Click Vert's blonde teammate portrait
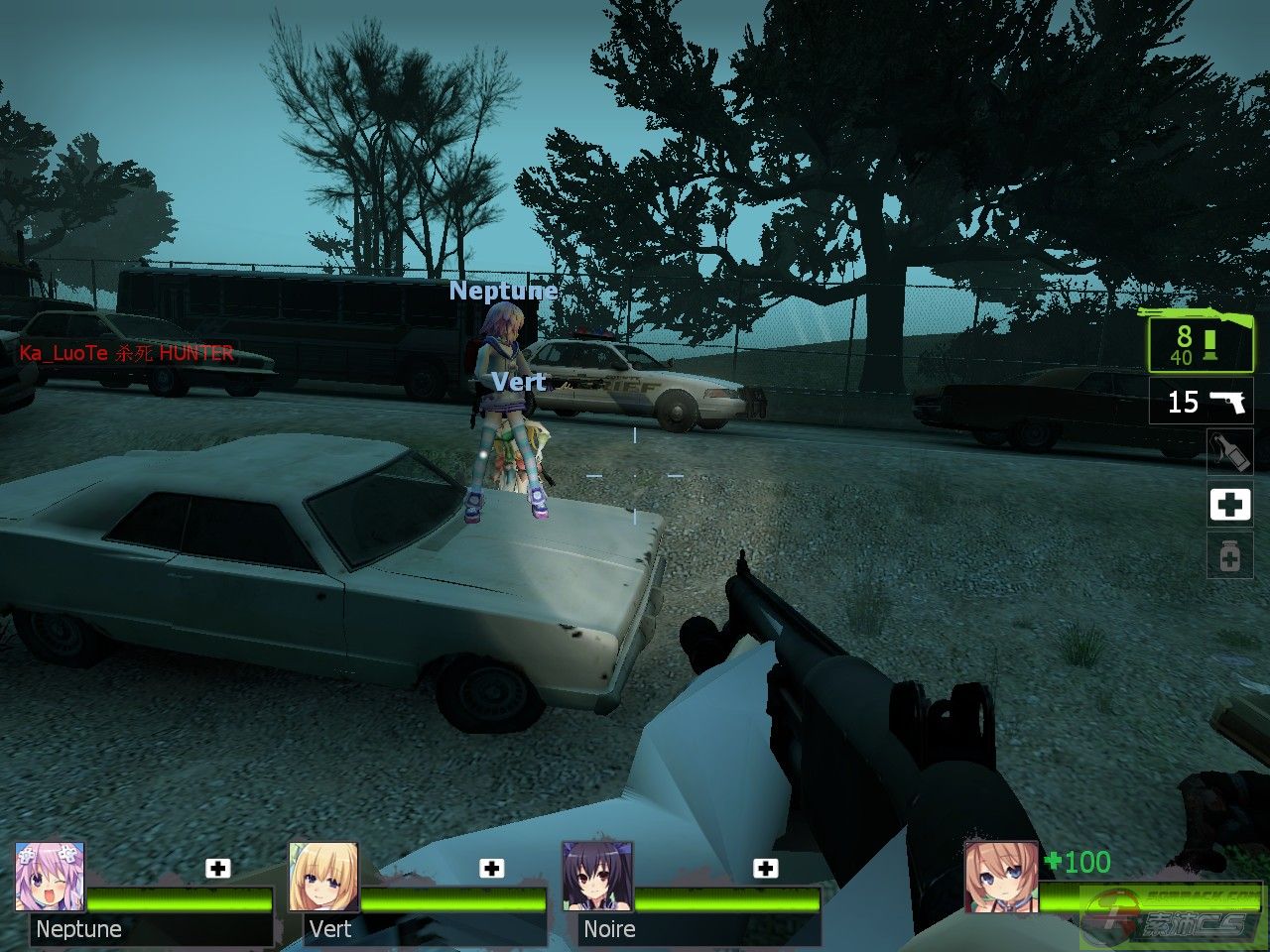Image resolution: width=1270 pixels, height=952 pixels. pyautogui.click(x=323, y=877)
